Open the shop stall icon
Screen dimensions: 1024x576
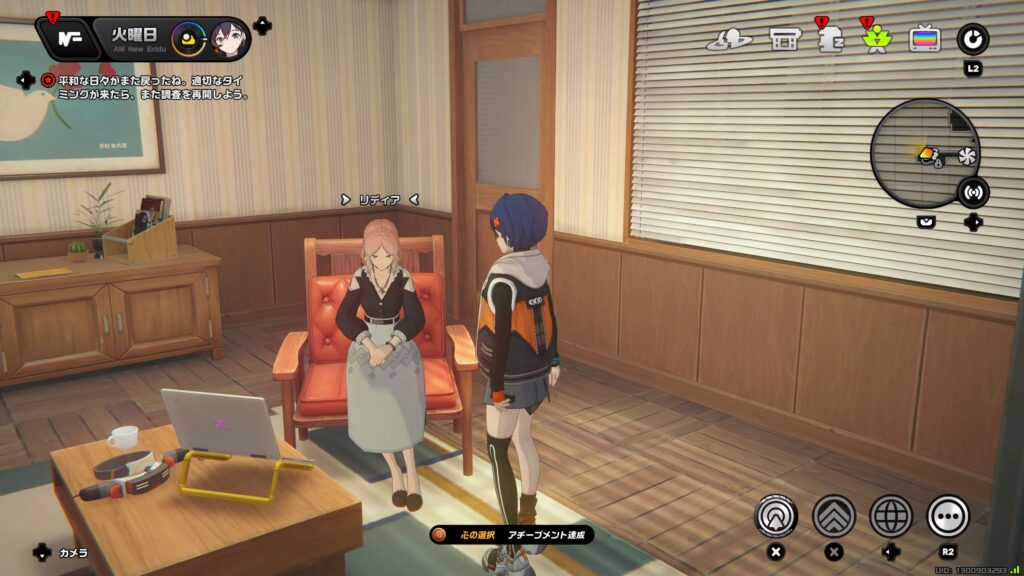click(x=783, y=40)
